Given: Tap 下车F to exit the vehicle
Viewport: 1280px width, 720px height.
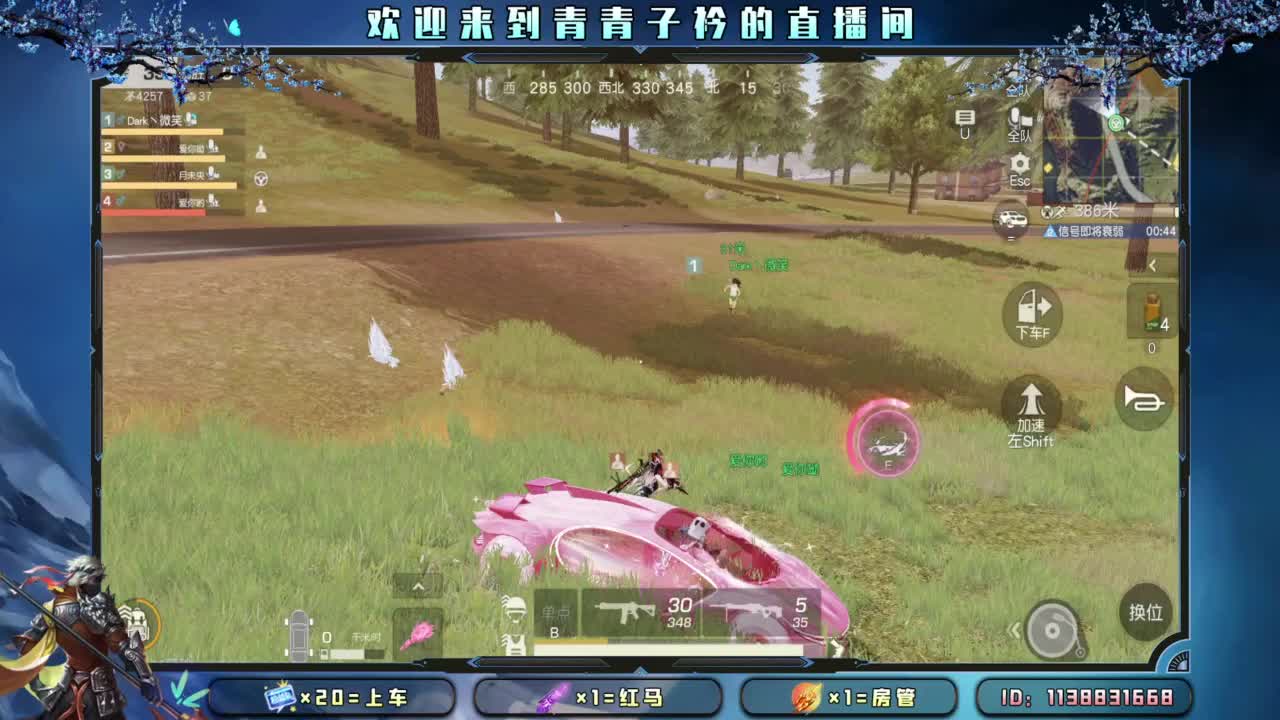Looking at the screenshot, I should [x=1031, y=313].
